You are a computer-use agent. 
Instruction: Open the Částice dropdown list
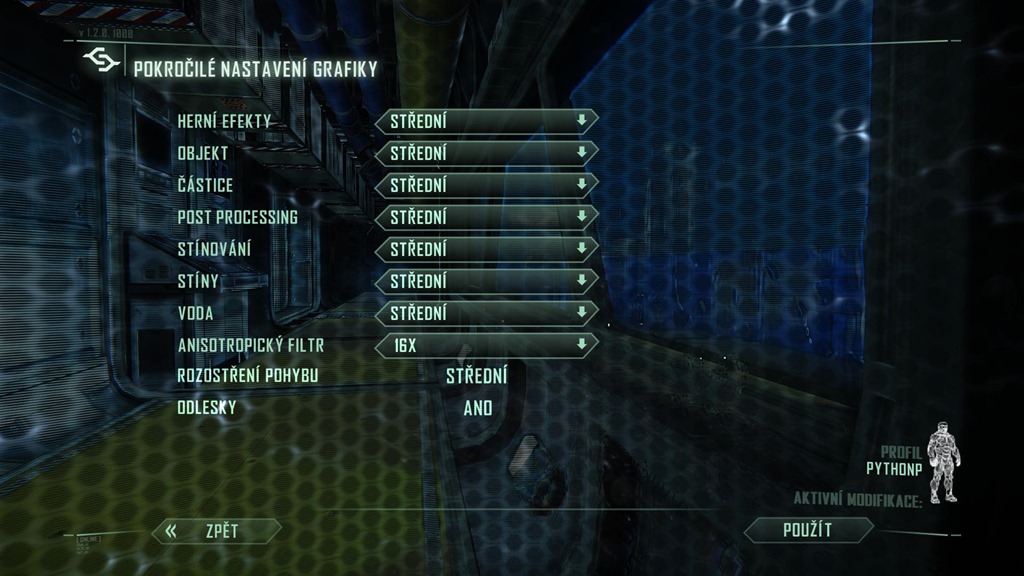click(x=486, y=185)
